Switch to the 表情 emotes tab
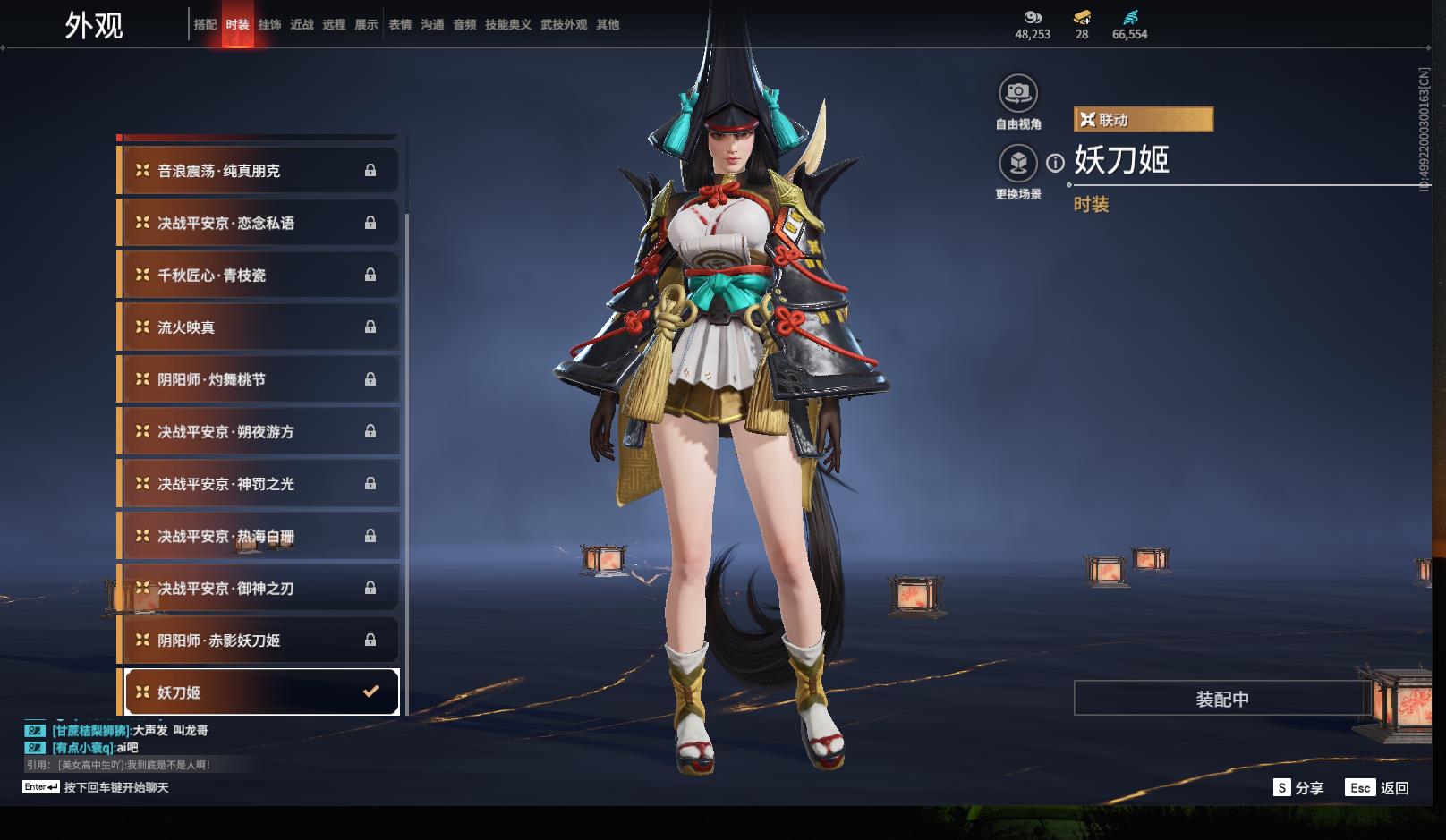This screenshot has width=1446, height=840. [400, 25]
